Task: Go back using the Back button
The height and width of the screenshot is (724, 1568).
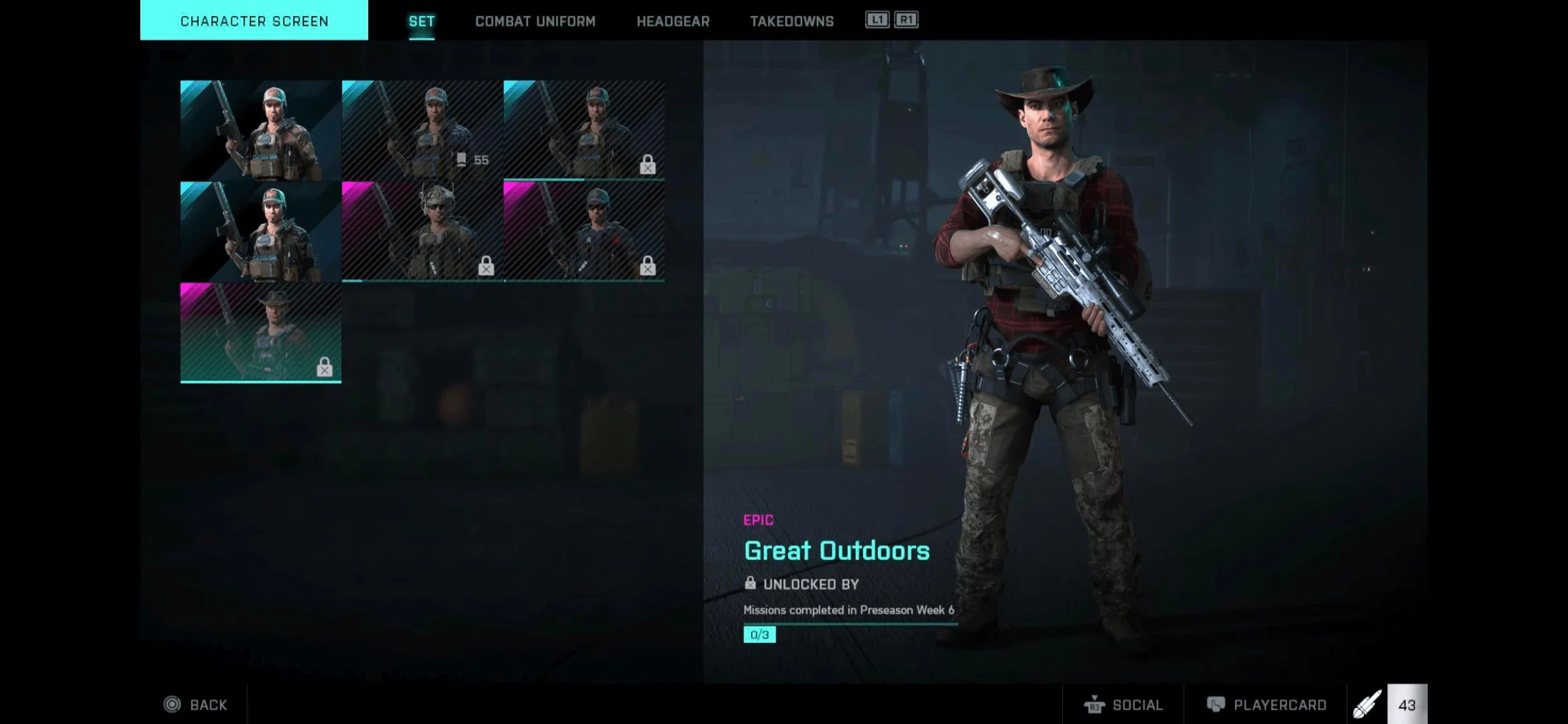Action: click(196, 705)
